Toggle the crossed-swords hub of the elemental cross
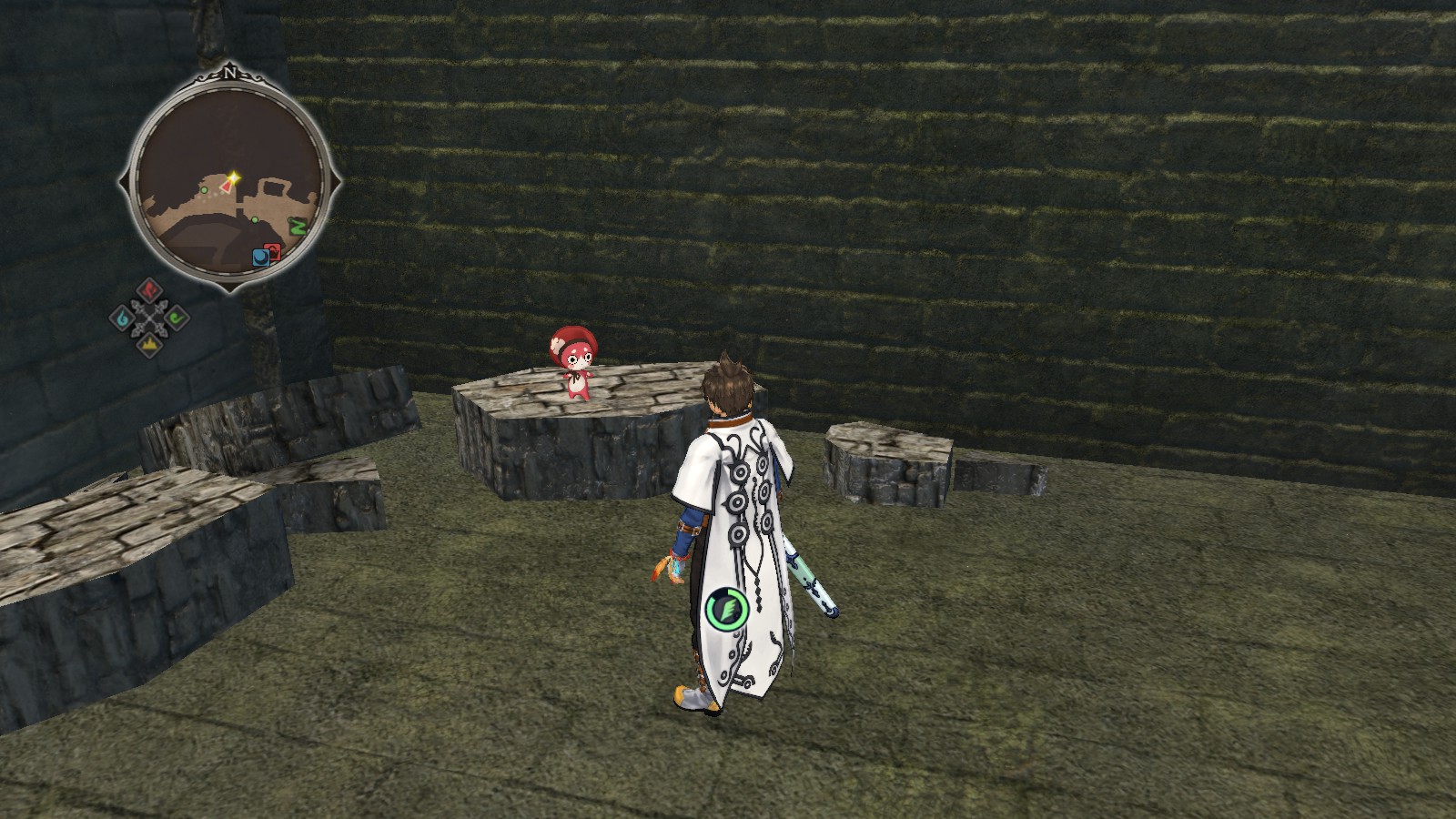The width and height of the screenshot is (1456, 819). pos(149,318)
